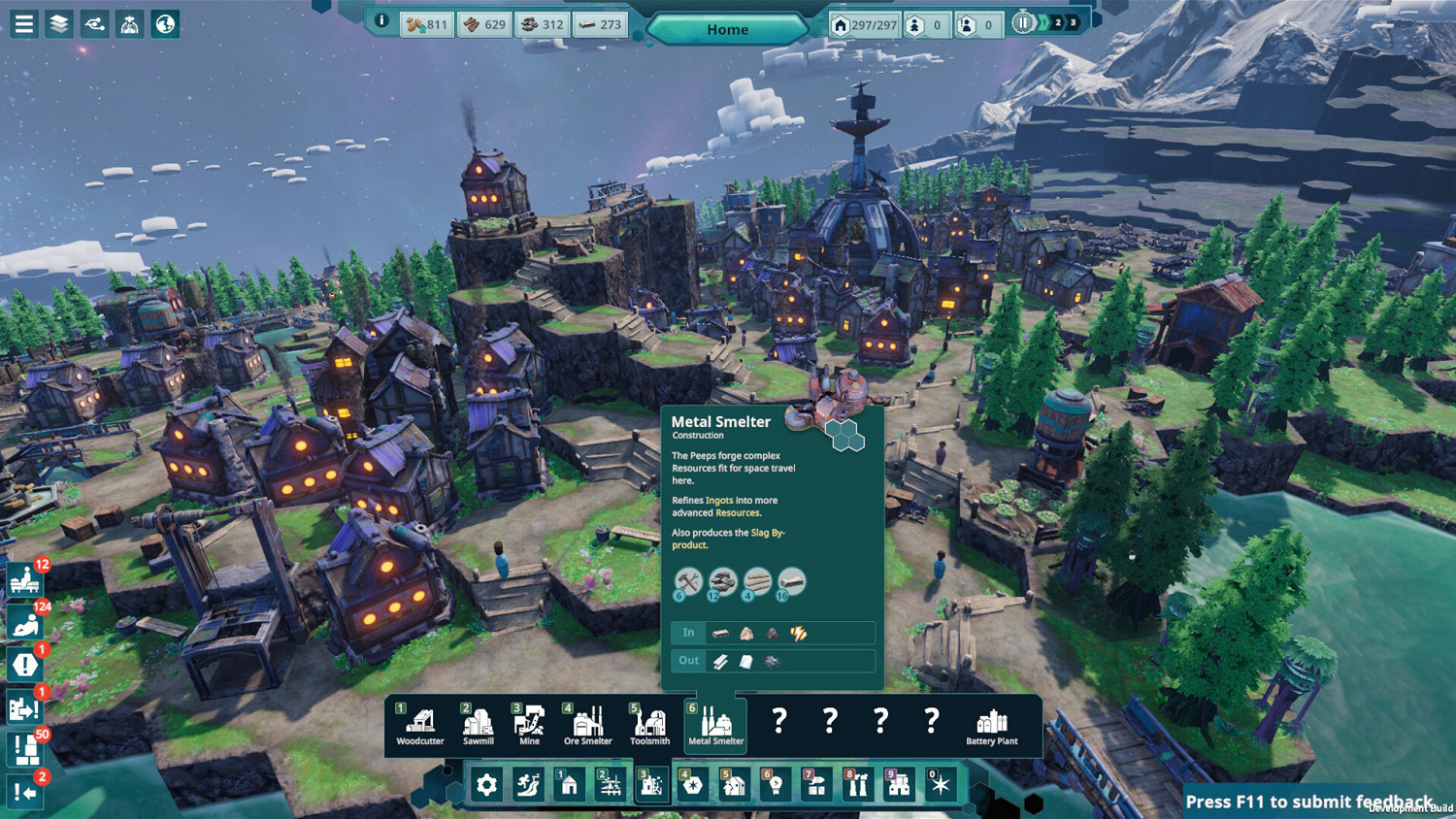Image resolution: width=1456 pixels, height=819 pixels.
Task: Select the Battery Plant building
Action: 993,723
